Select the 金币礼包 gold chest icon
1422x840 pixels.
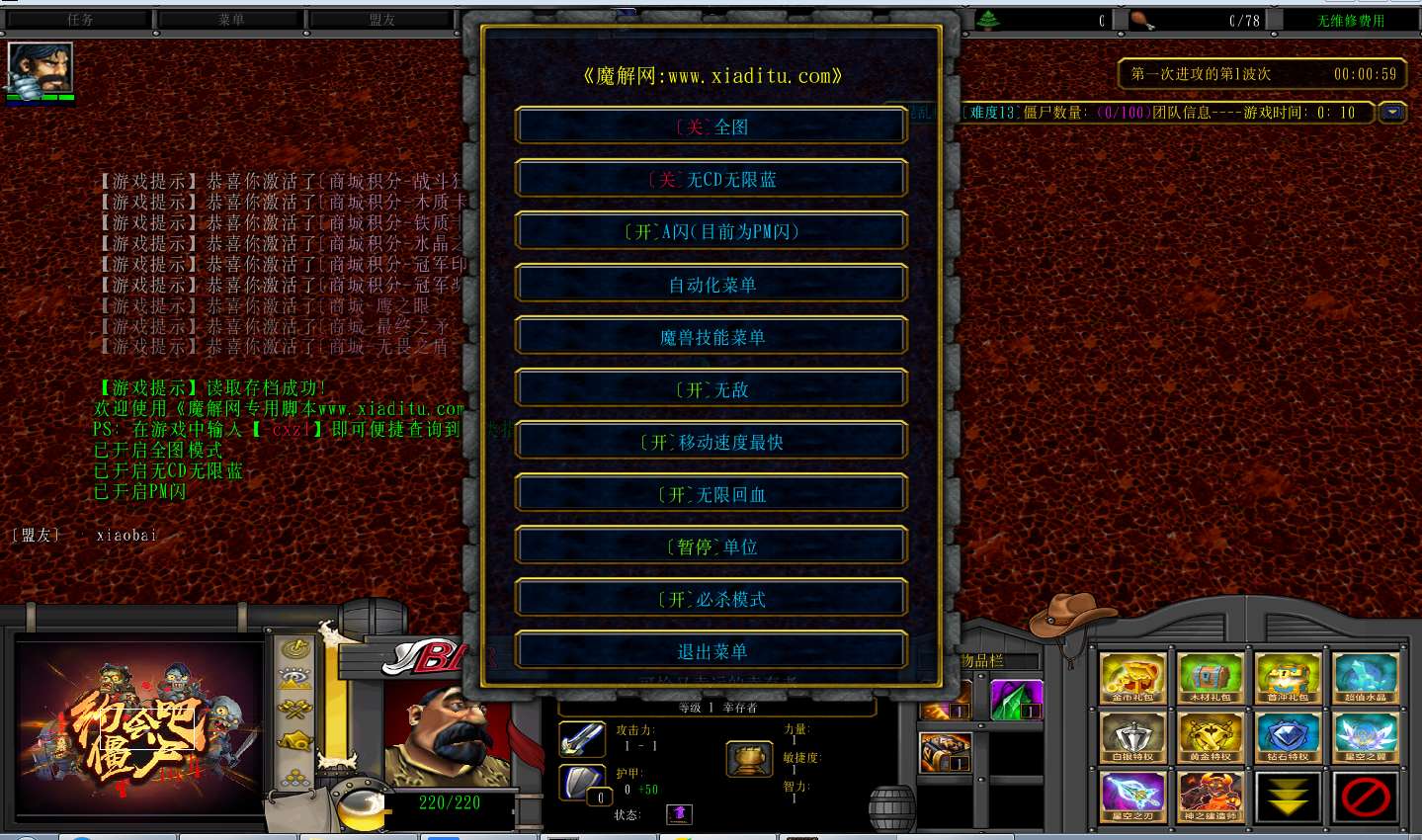1132,677
